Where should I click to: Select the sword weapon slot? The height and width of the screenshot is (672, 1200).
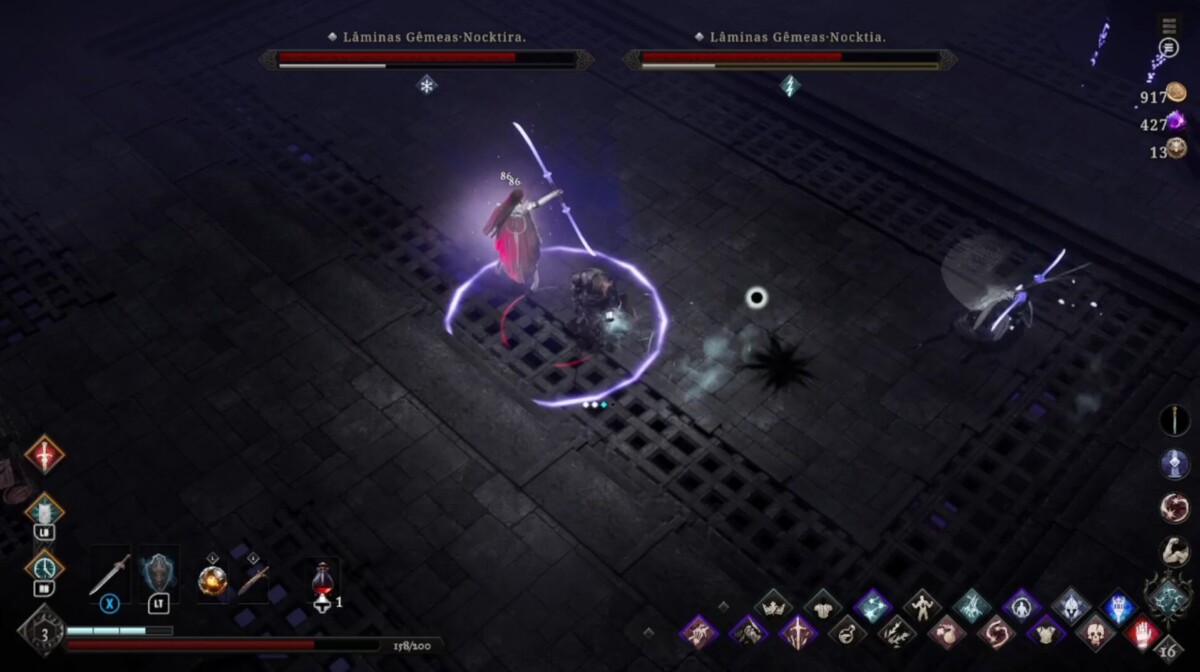(109, 574)
